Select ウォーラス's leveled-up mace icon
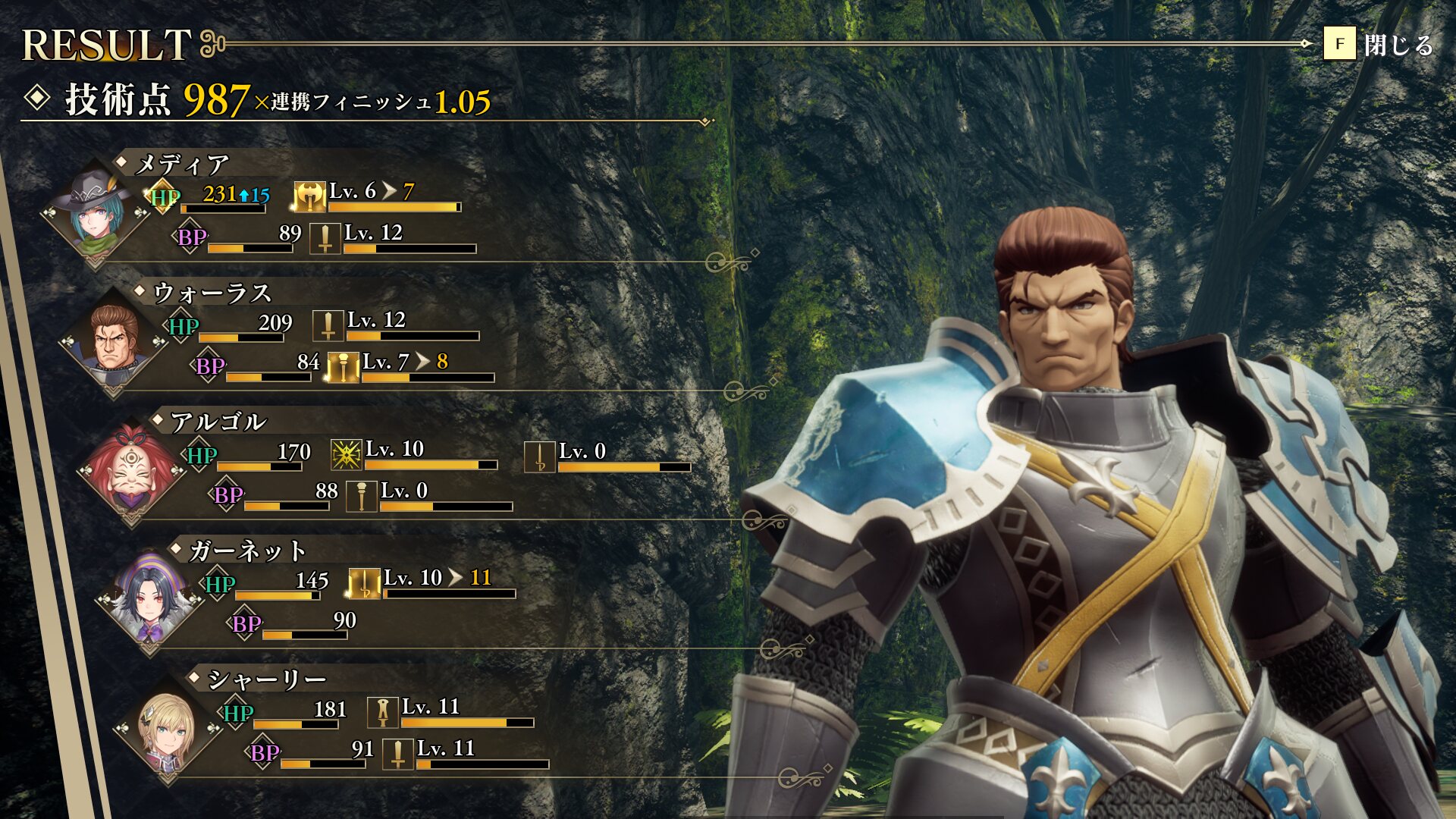Viewport: 1456px width, 819px height. [x=343, y=368]
